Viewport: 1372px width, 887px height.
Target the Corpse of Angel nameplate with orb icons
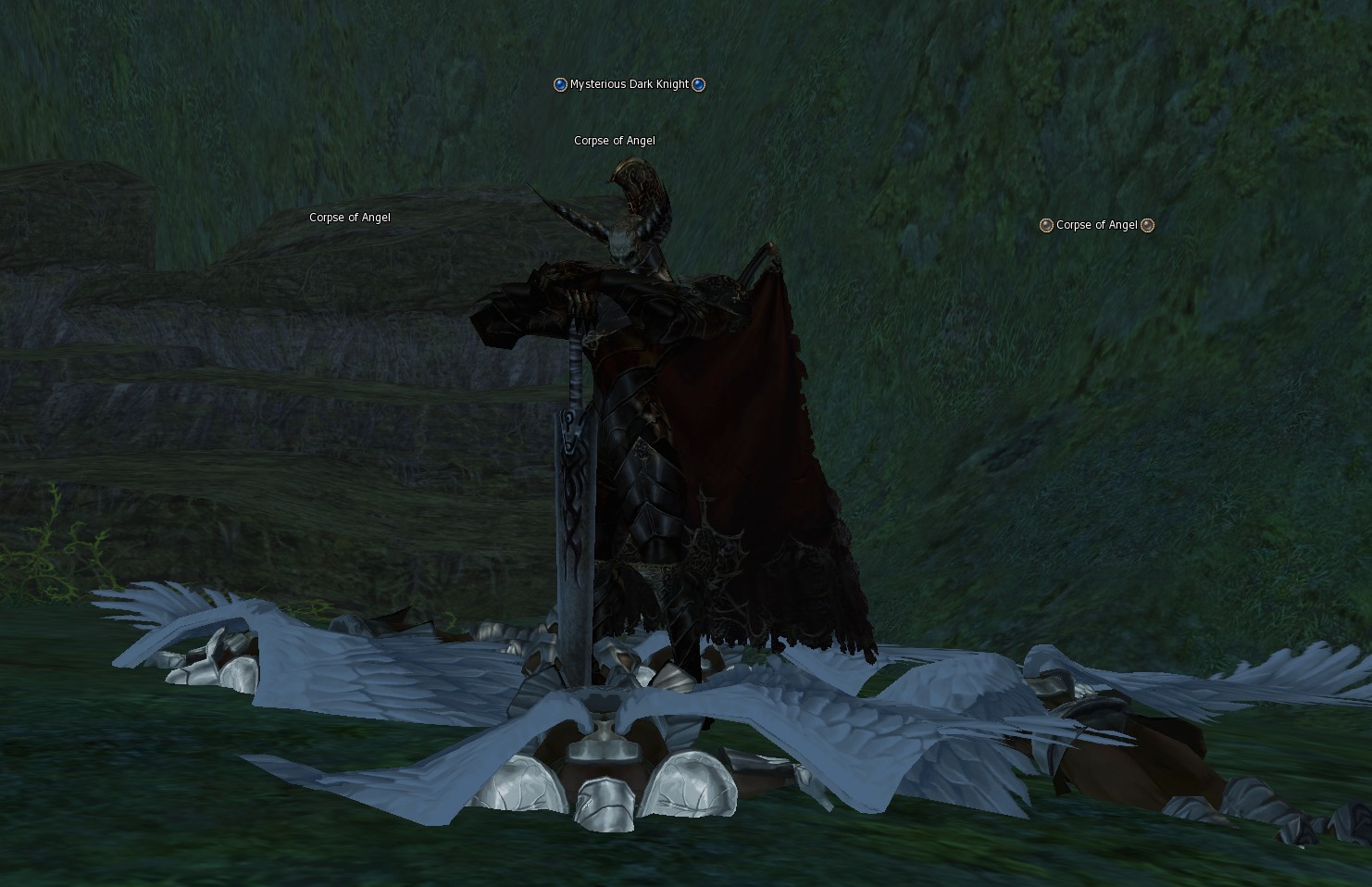1096,225
